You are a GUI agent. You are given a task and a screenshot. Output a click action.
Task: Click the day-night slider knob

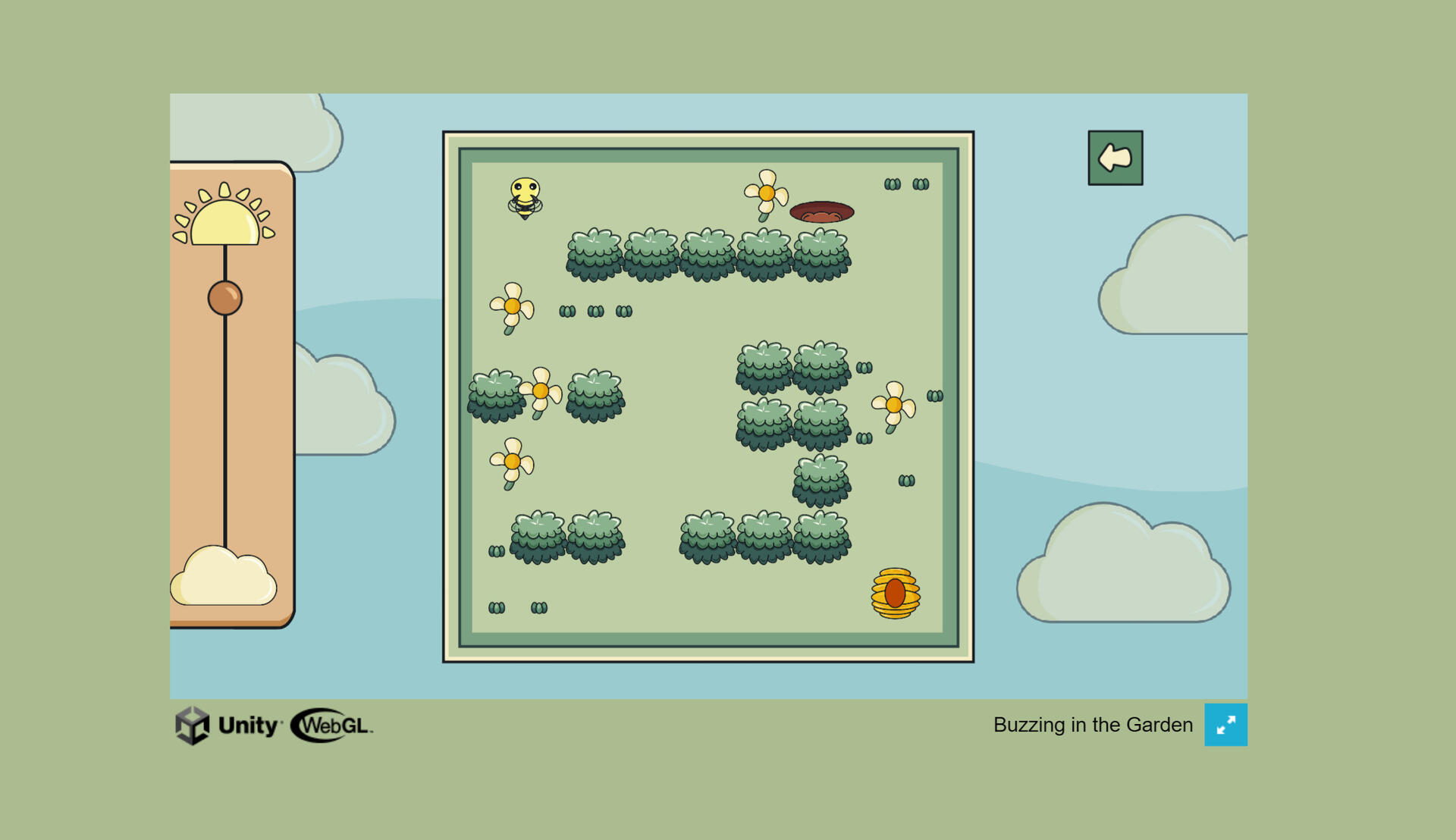[x=225, y=298]
